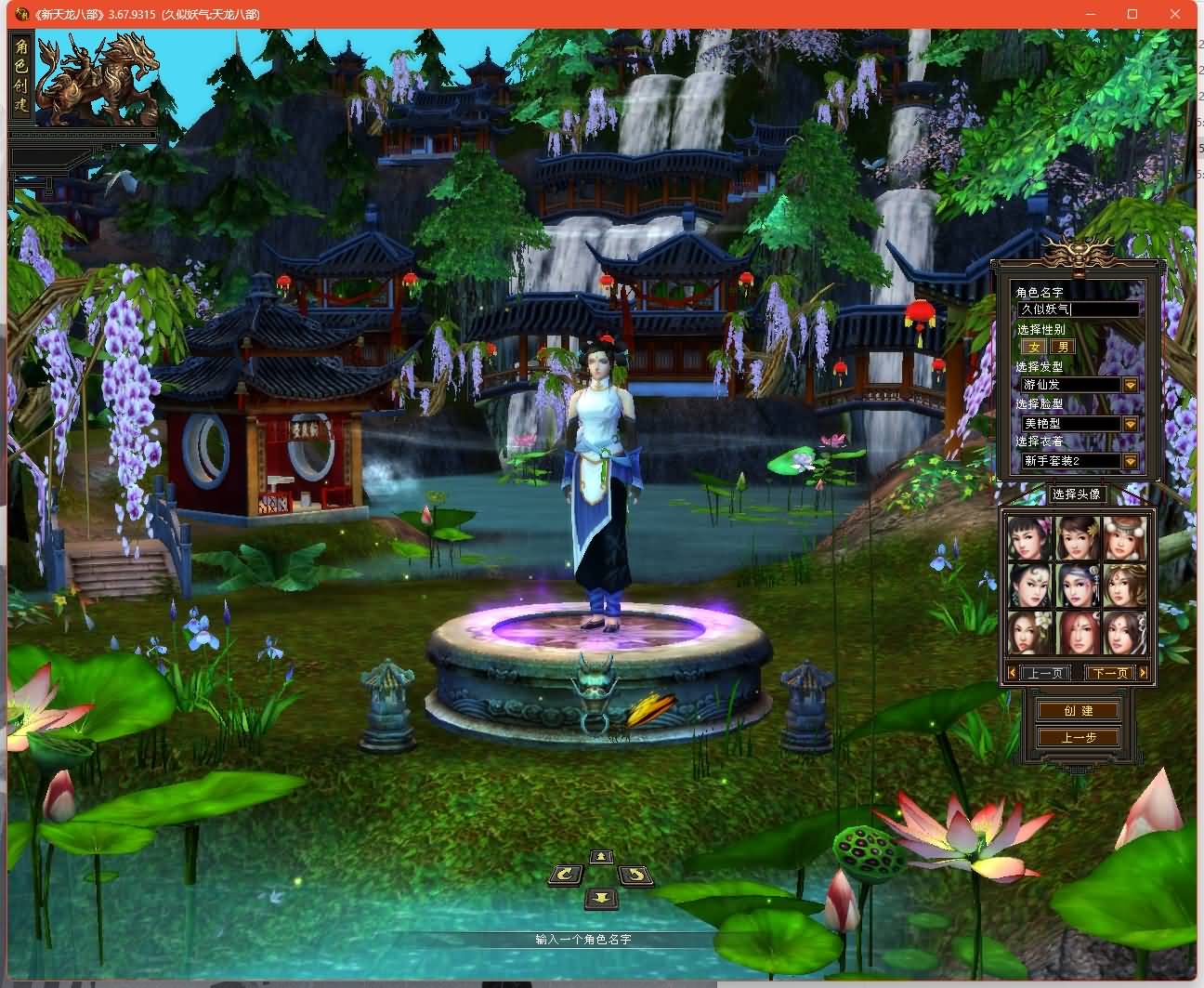Click the down arrow camera button
This screenshot has width=1204, height=988.
[601, 898]
